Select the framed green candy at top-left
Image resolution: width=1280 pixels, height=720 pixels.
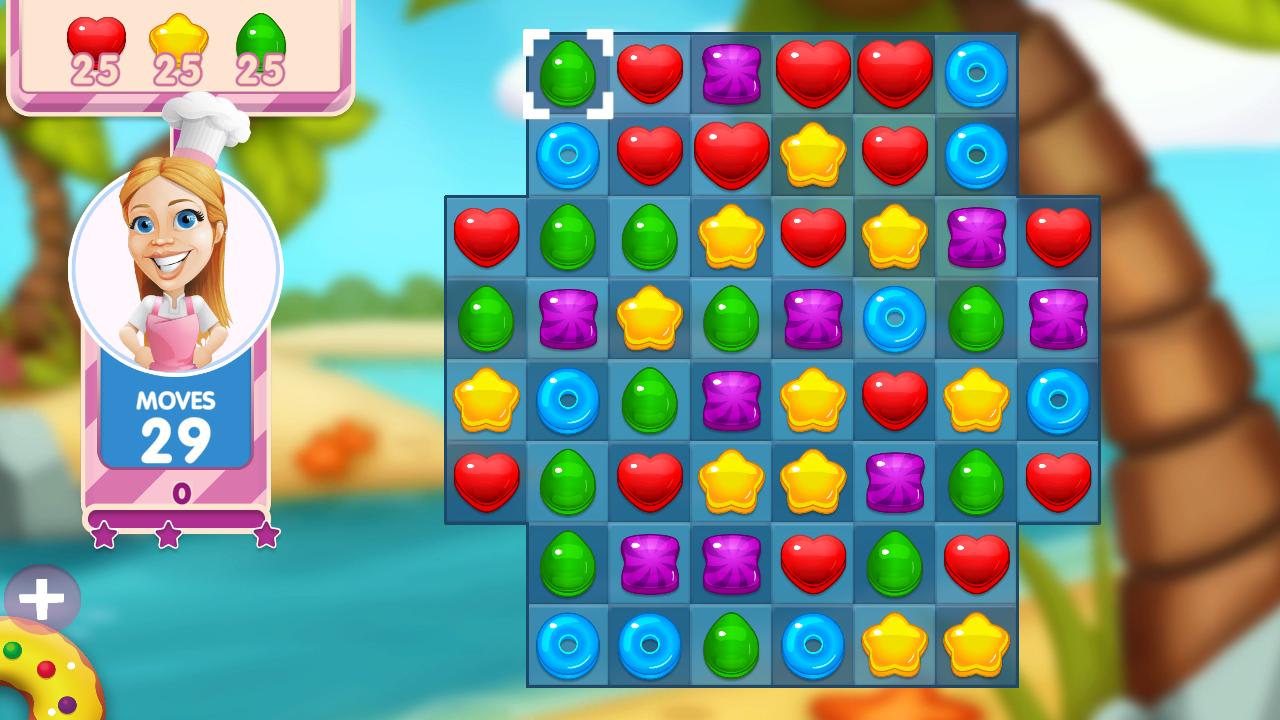(x=567, y=72)
